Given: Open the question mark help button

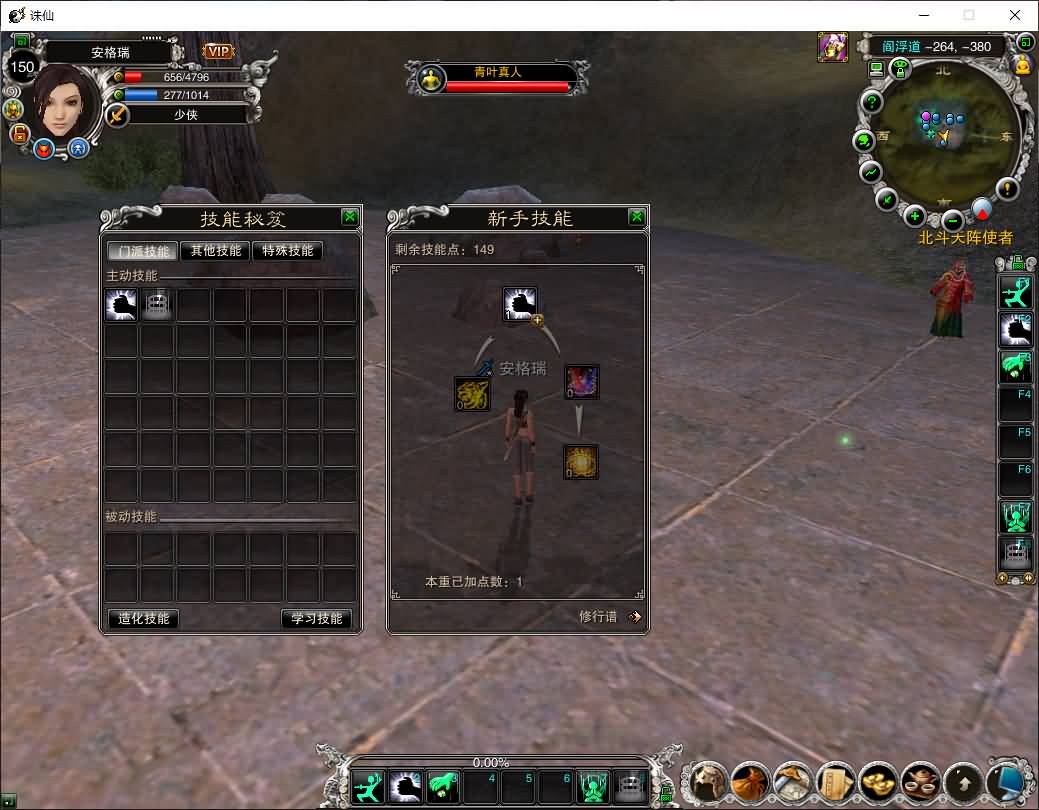Looking at the screenshot, I should click(872, 102).
